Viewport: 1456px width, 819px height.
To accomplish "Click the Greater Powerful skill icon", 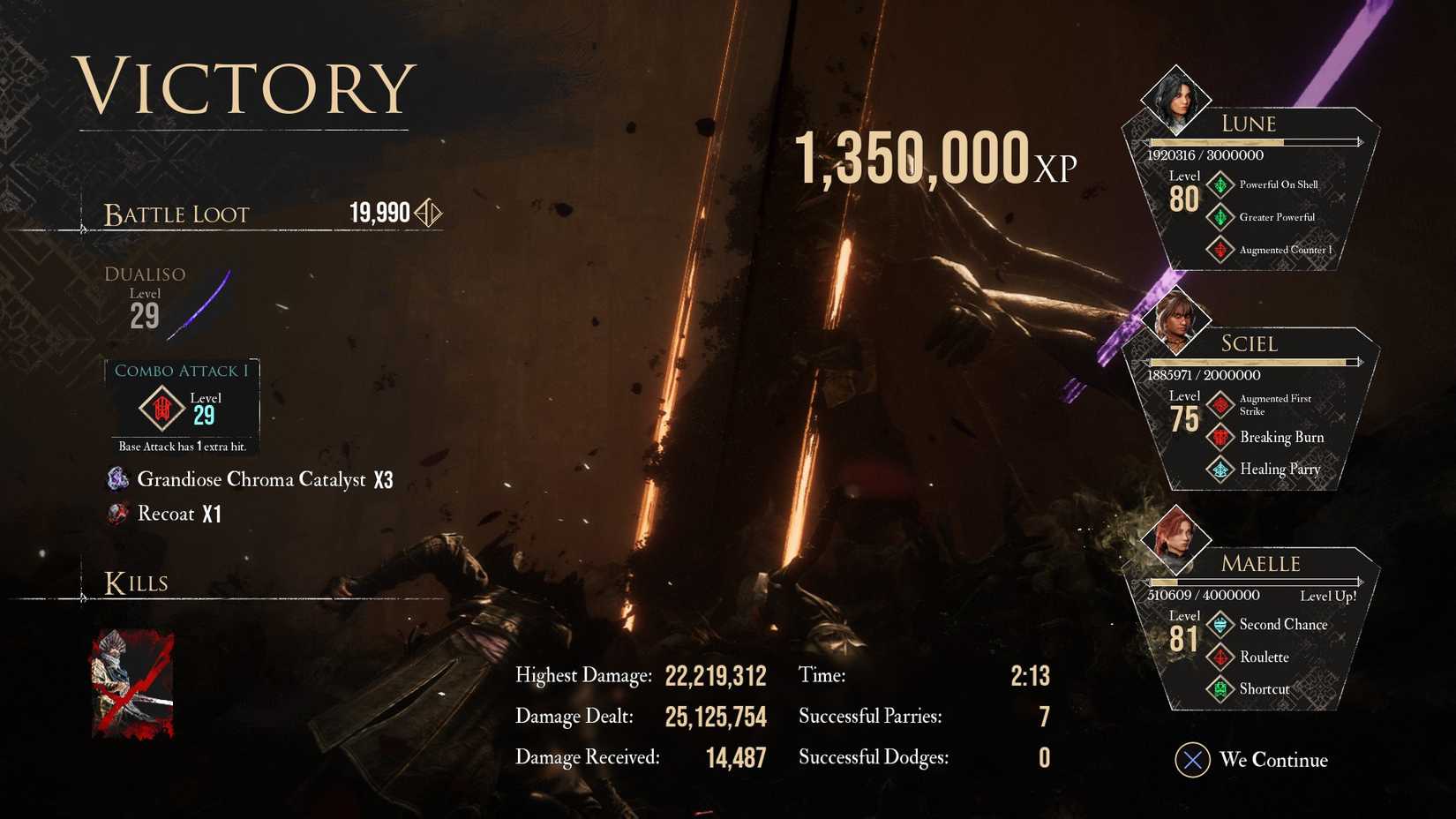I will (x=1221, y=217).
